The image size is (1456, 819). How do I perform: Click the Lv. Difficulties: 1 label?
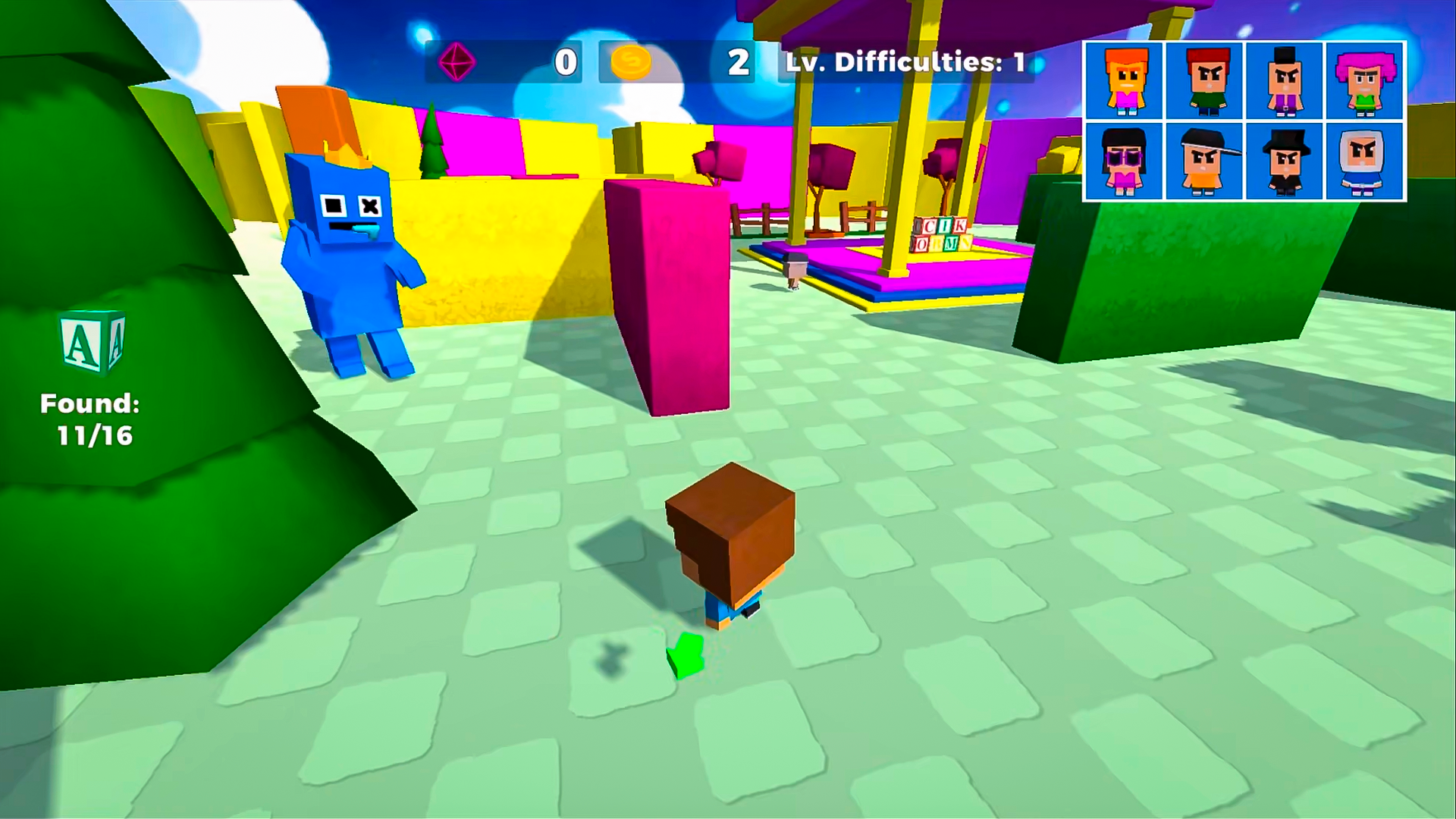click(902, 64)
